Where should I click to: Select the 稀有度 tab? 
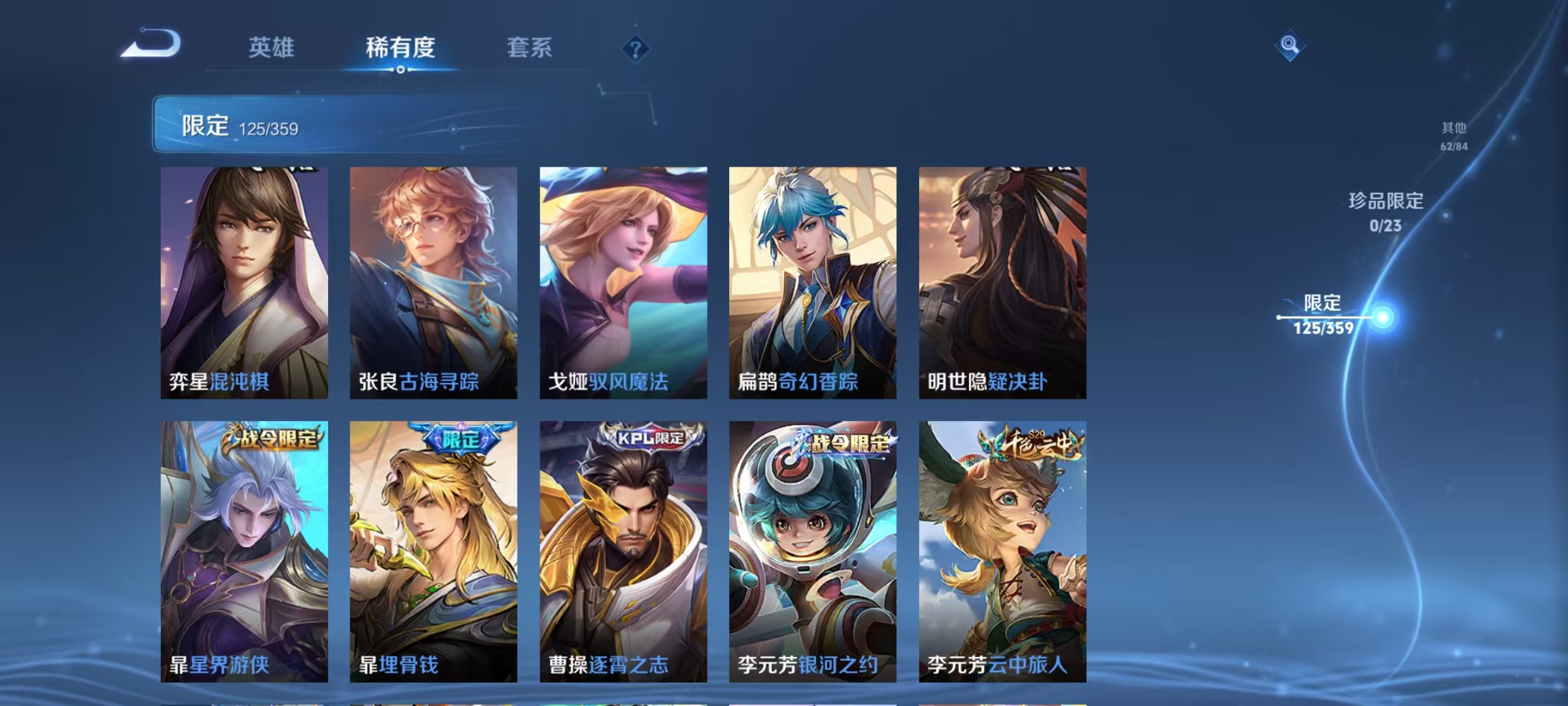click(x=401, y=48)
